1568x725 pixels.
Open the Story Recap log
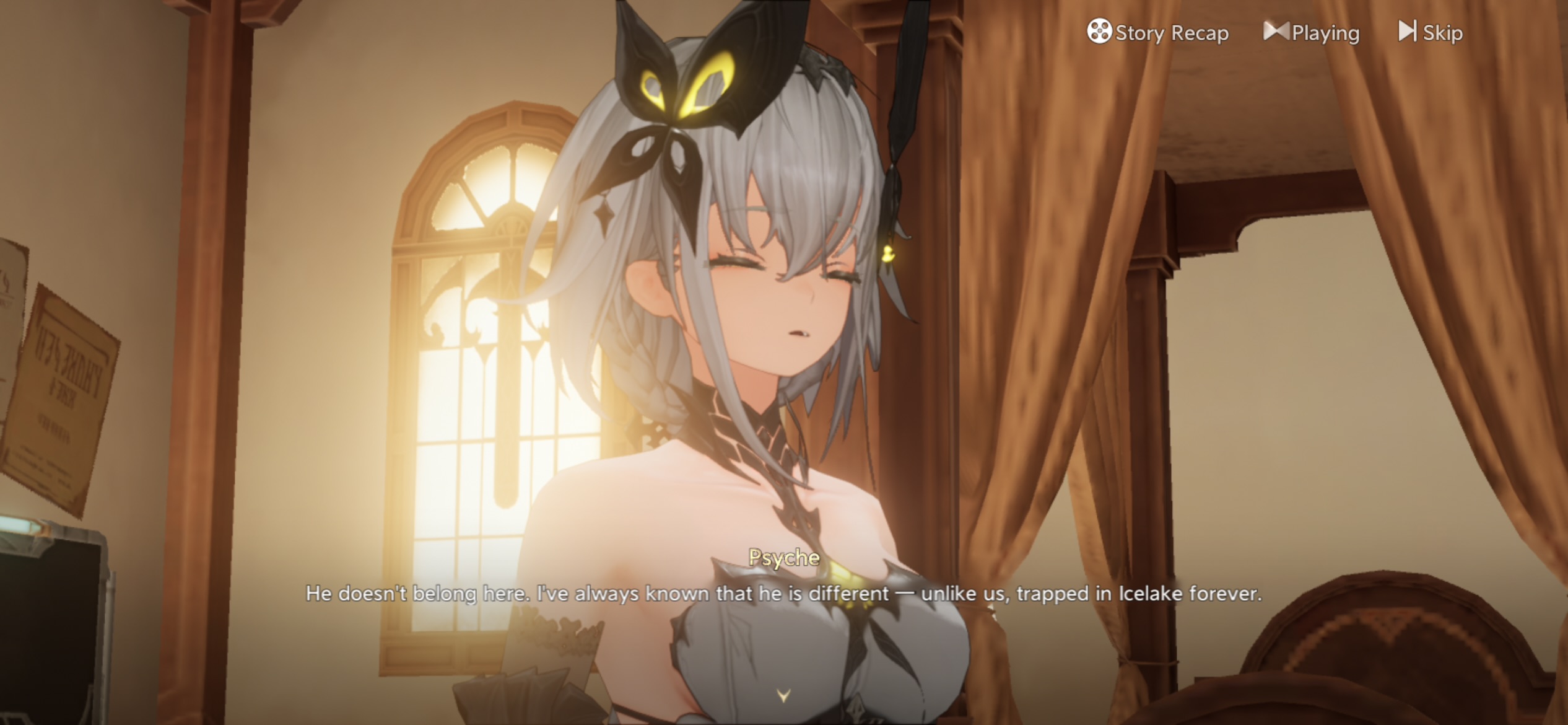[x=1157, y=32]
